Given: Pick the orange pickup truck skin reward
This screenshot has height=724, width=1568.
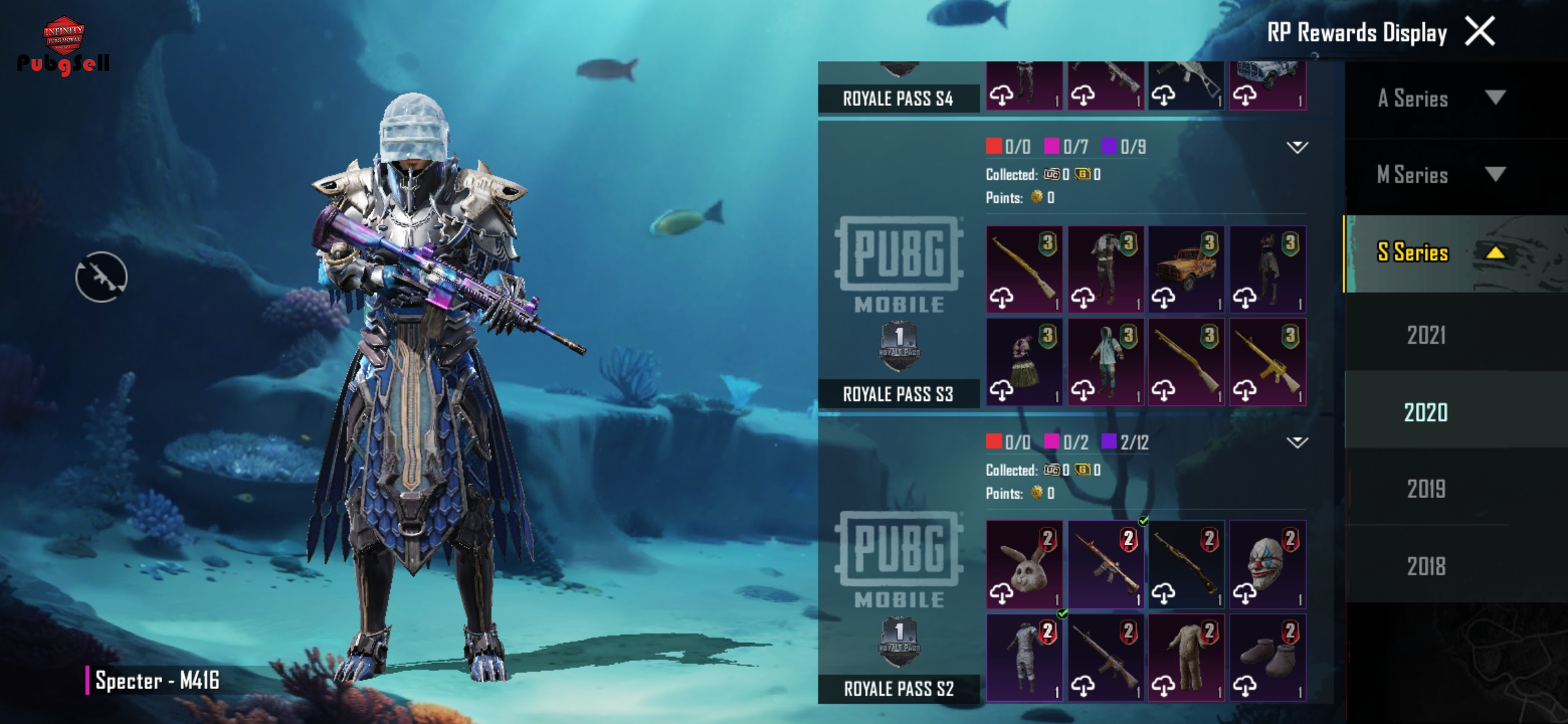Looking at the screenshot, I should point(1186,269).
